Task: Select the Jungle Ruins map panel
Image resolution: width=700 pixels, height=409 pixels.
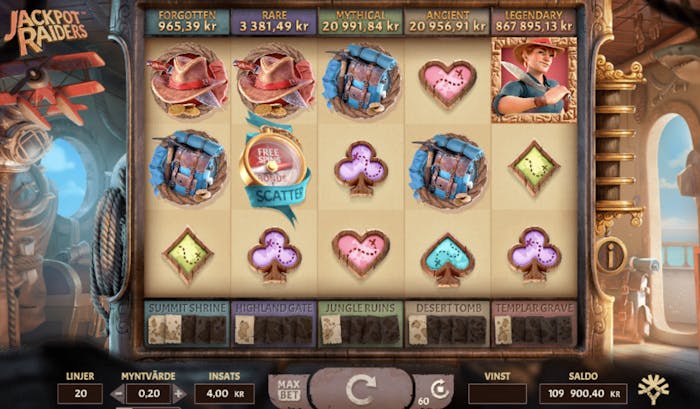Action: pos(360,323)
